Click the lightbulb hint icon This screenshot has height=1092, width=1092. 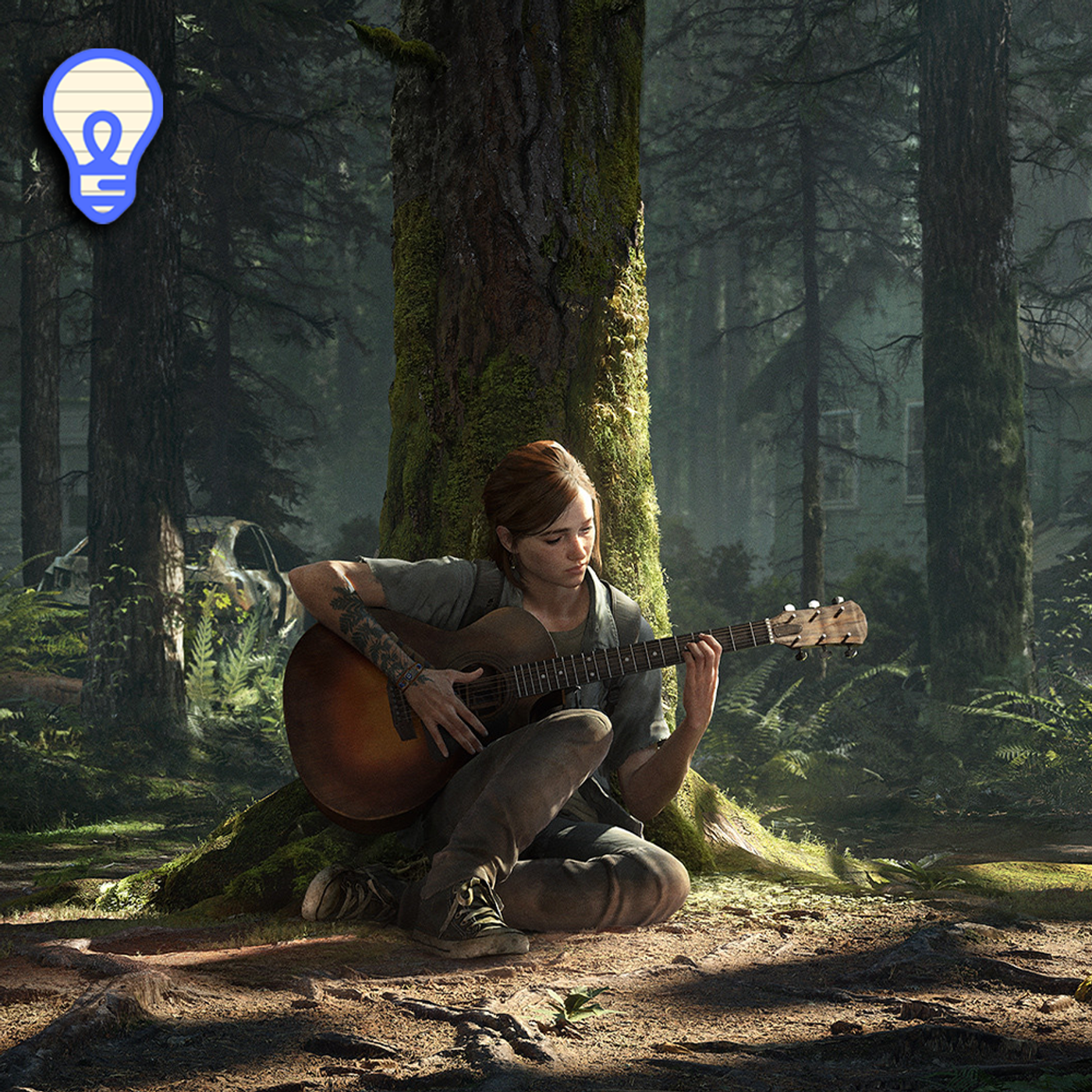103,134
